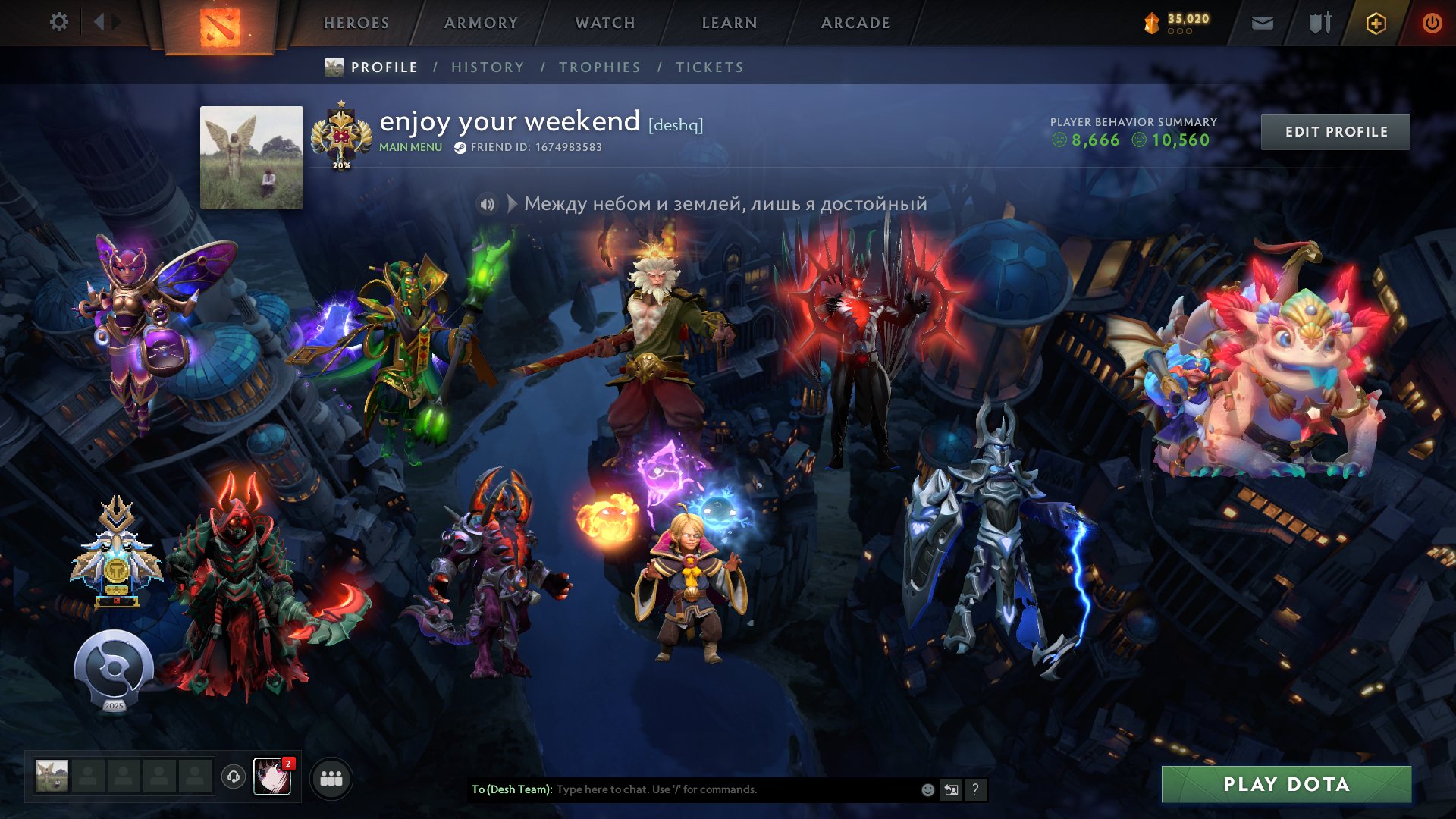Click the back navigation chevron top left
The image size is (1456, 819).
tap(99, 22)
